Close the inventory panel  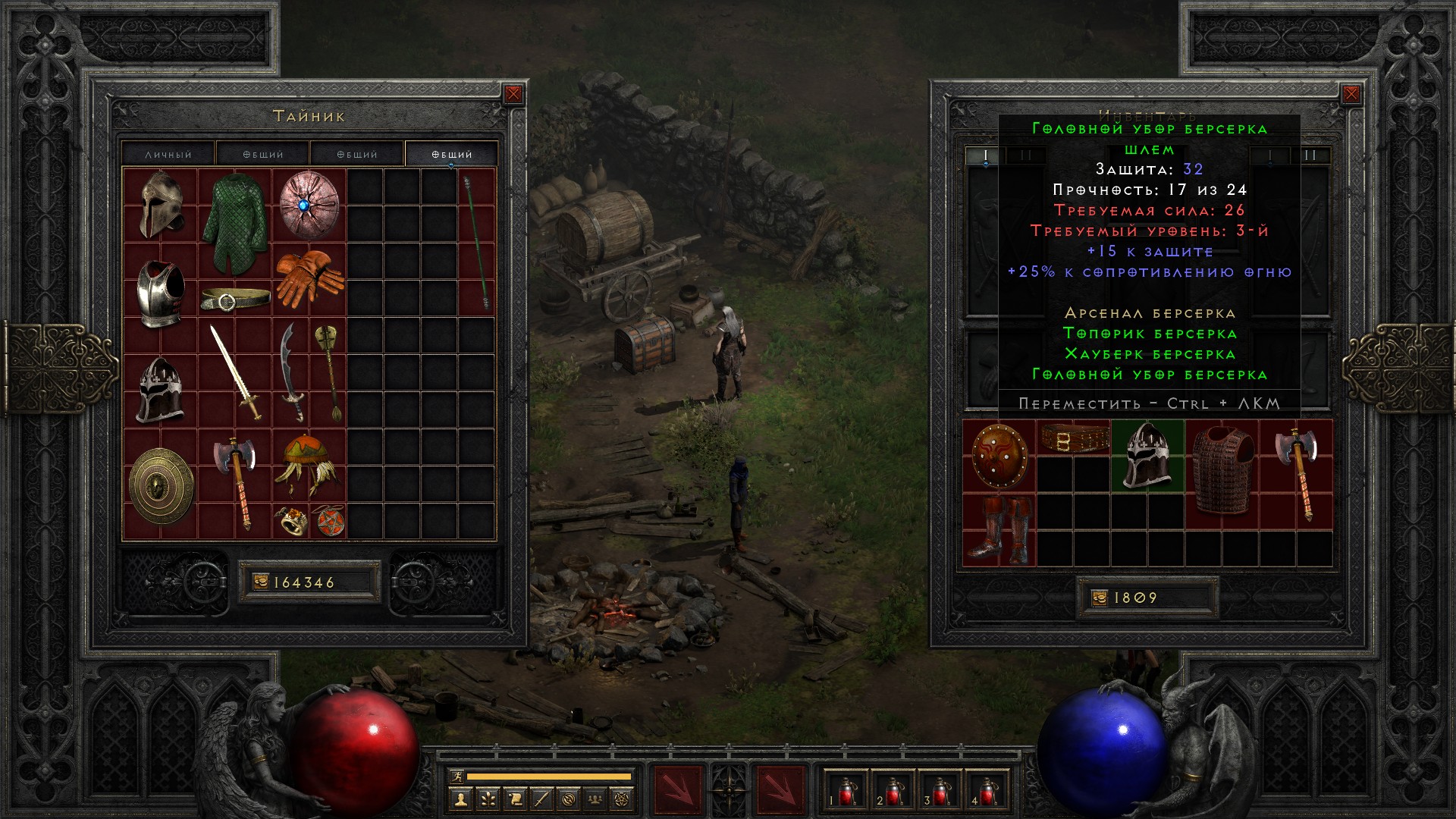pos(1351,94)
